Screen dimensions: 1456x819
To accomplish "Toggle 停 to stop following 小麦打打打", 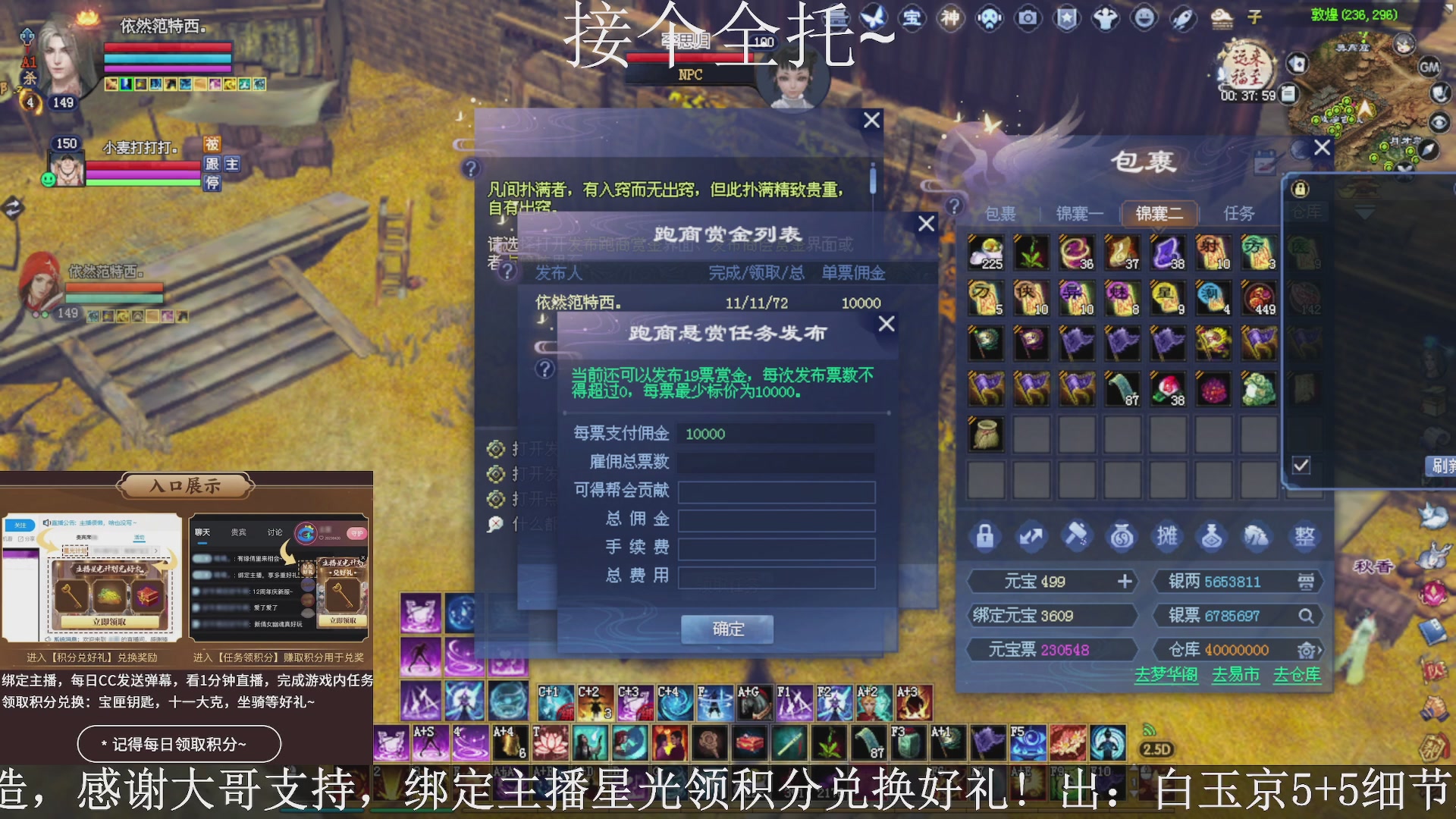I will (212, 184).
